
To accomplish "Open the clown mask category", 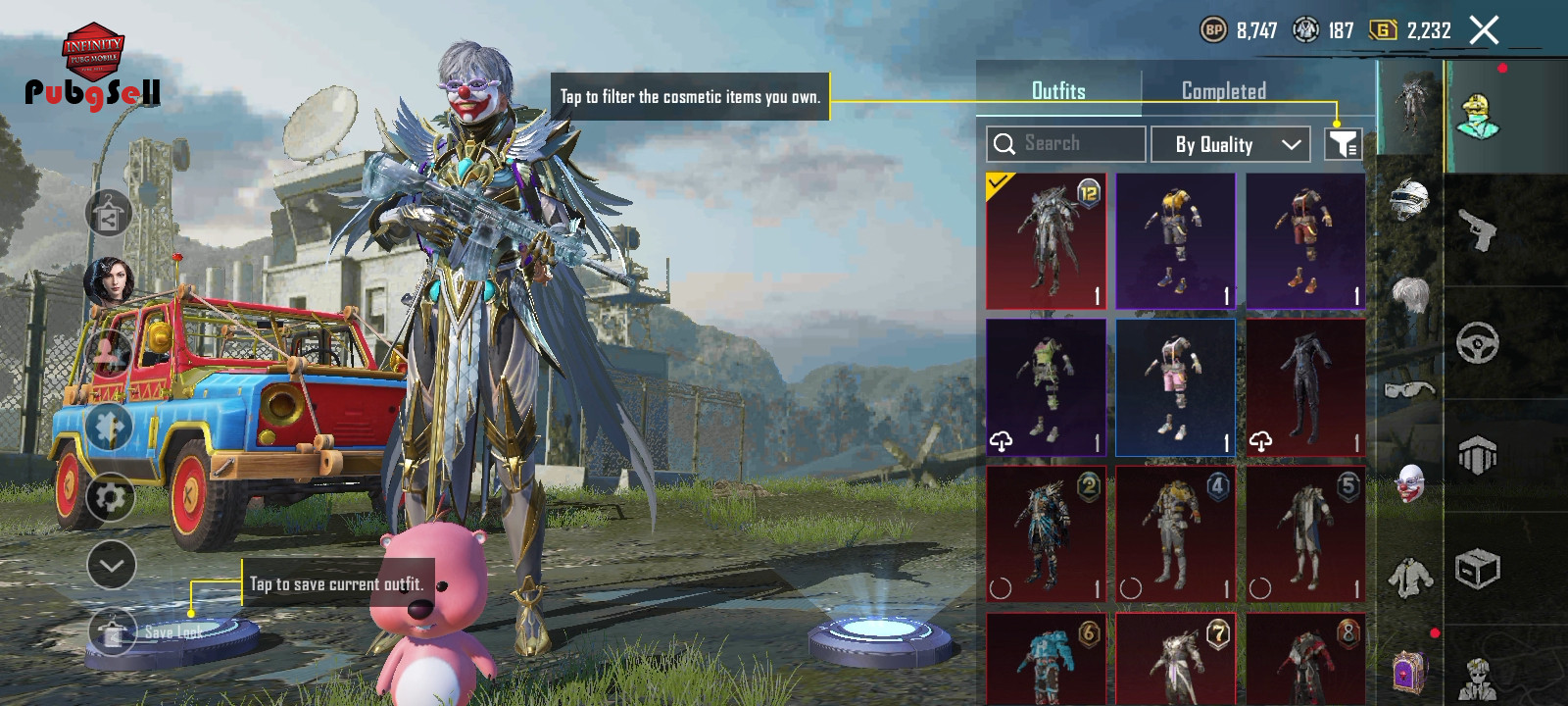I will (1409, 482).
